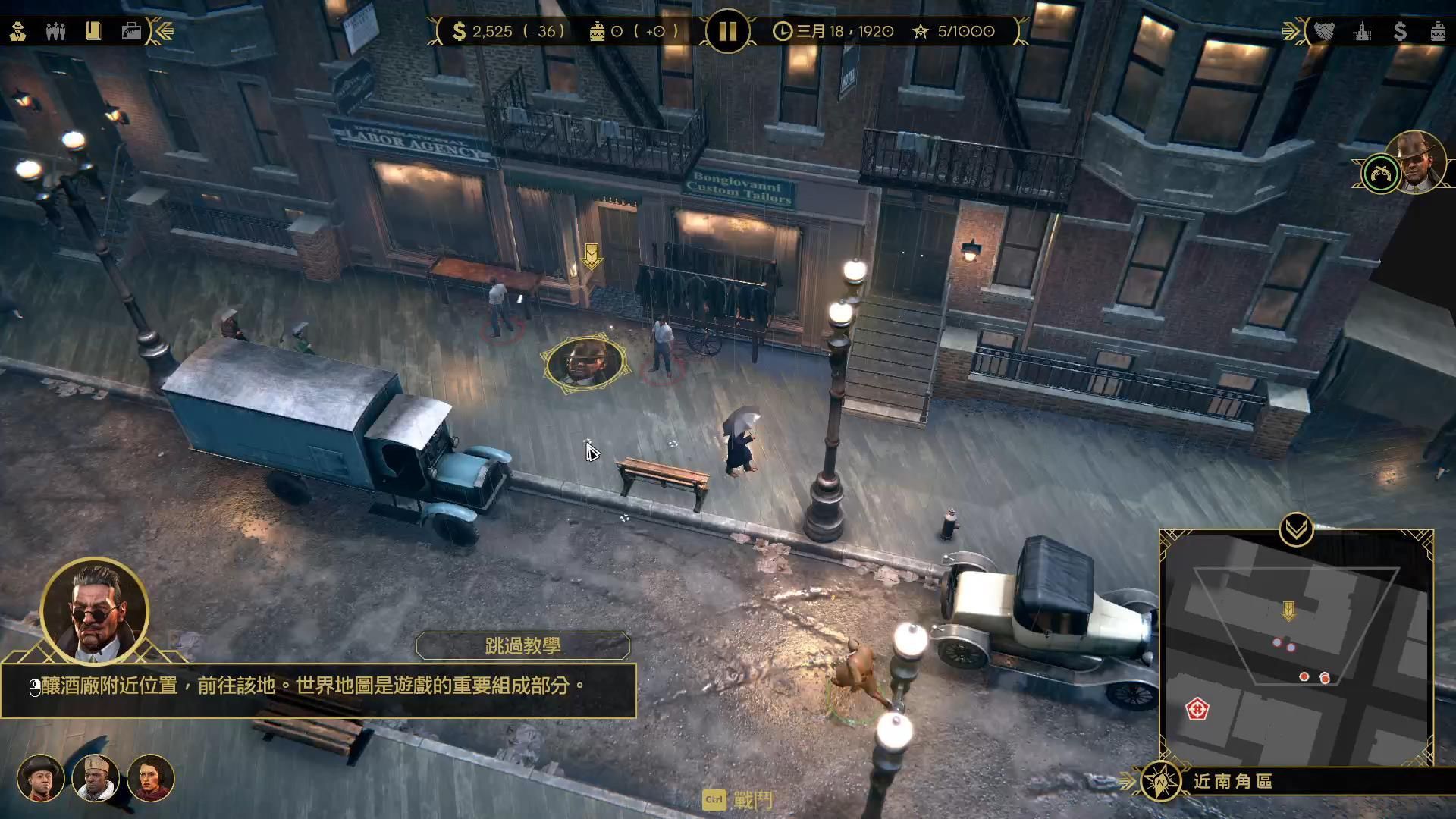Collapse the top-right icon bar with the chevron
This screenshot has width=1456, height=819.
click(1289, 32)
